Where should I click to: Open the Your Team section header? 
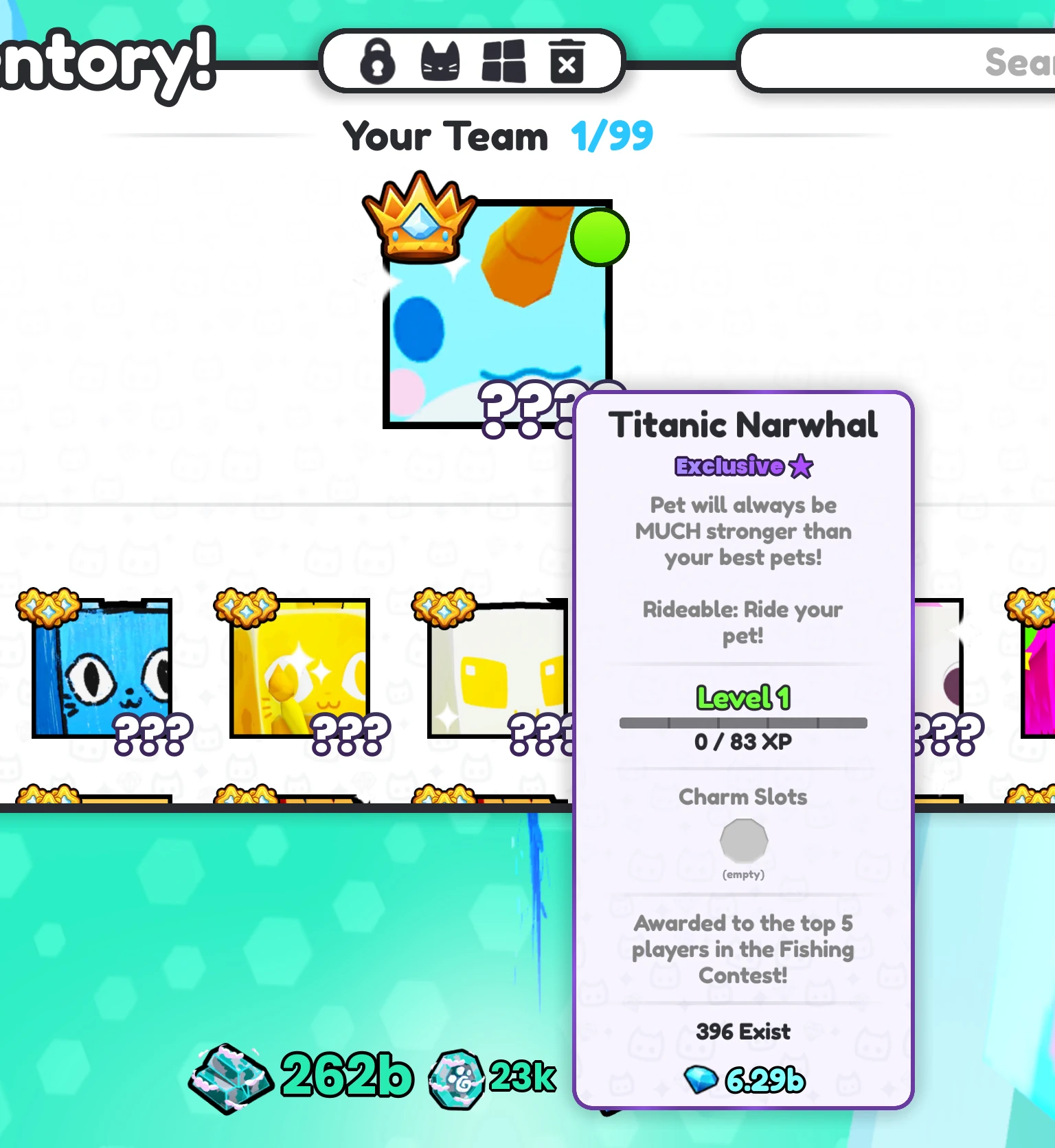445,136
